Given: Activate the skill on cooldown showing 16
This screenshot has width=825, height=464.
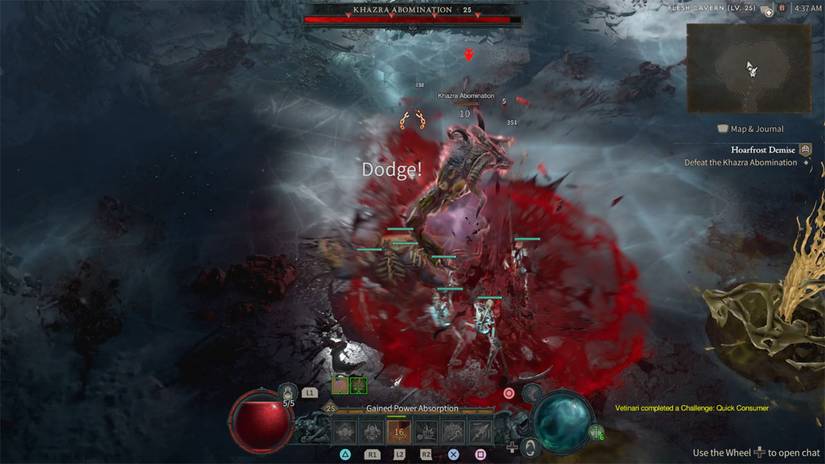Looking at the screenshot, I should 399,431.
